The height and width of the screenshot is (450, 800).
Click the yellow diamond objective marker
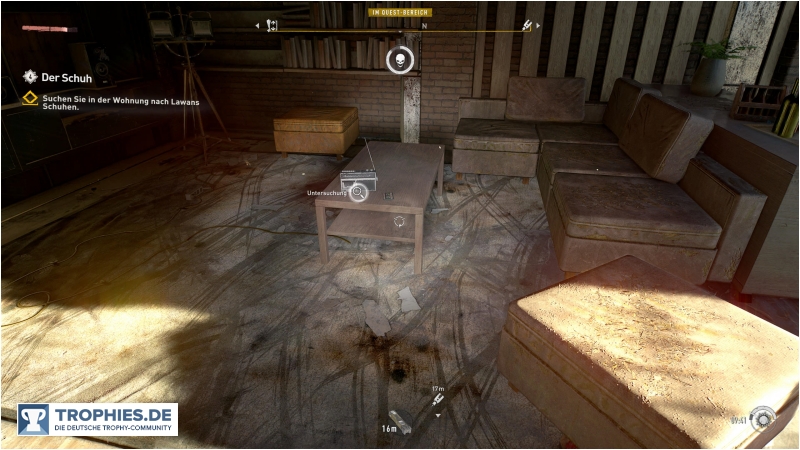tap(30, 99)
